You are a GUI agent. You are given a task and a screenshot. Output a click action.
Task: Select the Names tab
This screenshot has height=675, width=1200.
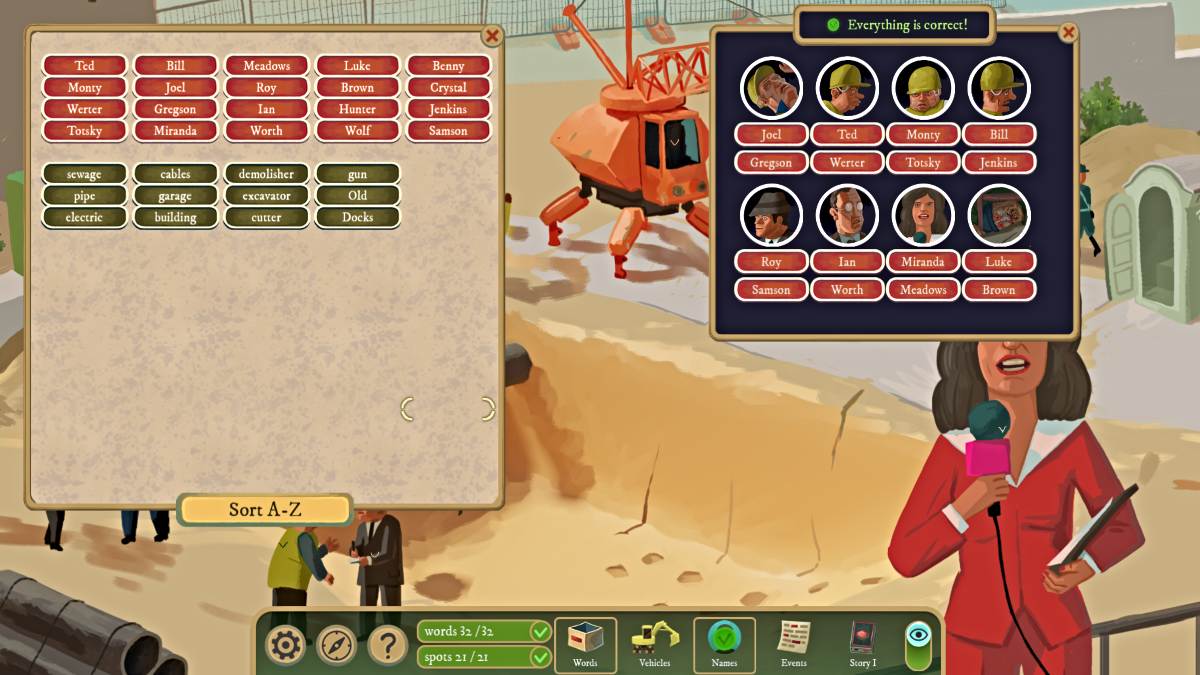[x=724, y=644]
